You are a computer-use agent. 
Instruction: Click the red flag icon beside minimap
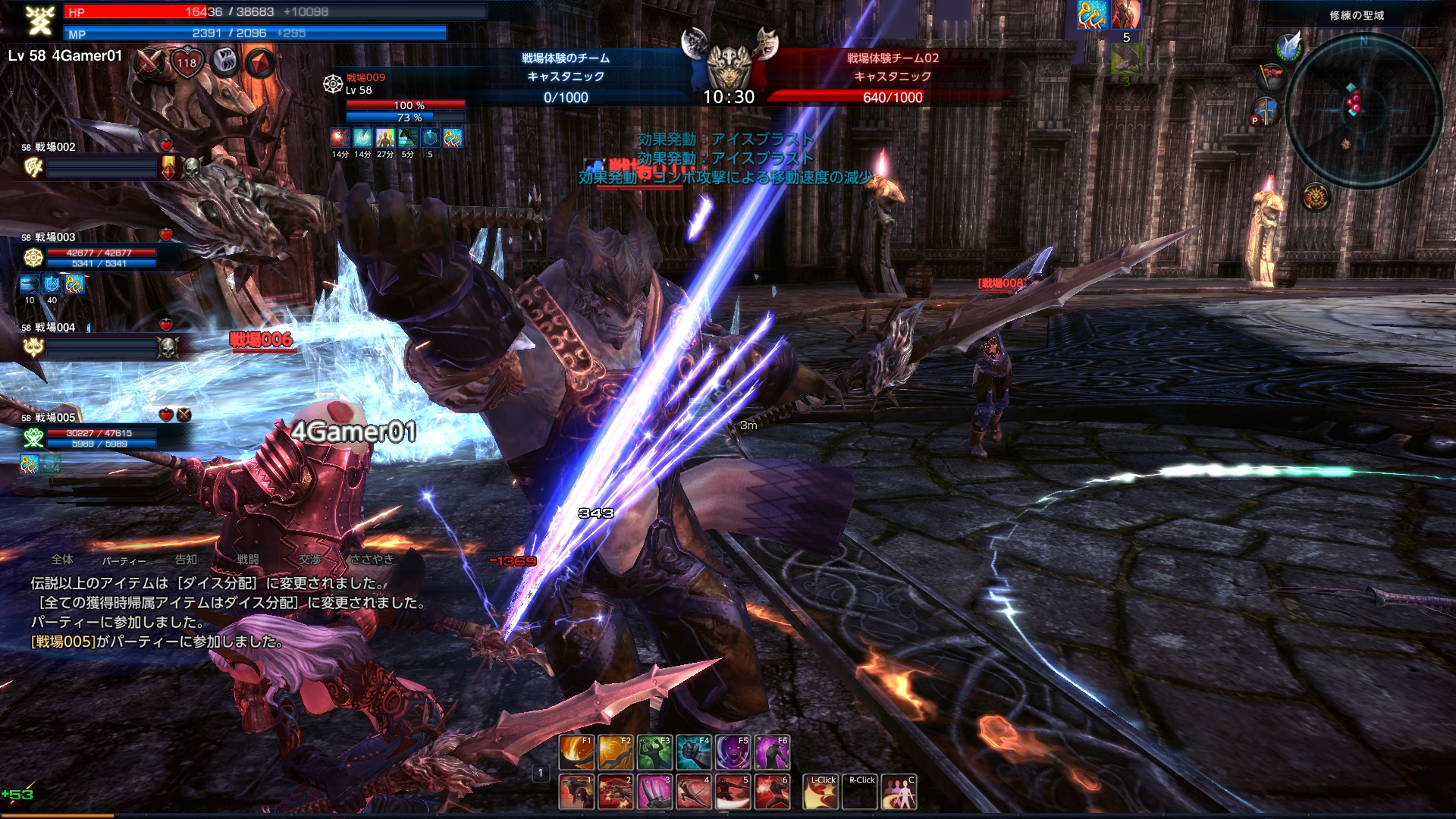pos(1272,78)
